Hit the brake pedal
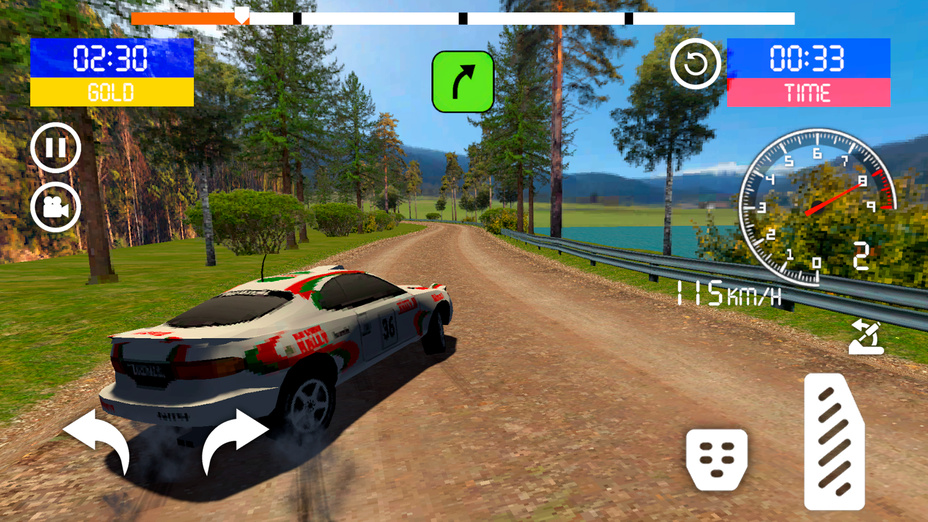The height and width of the screenshot is (522, 928). click(x=716, y=459)
